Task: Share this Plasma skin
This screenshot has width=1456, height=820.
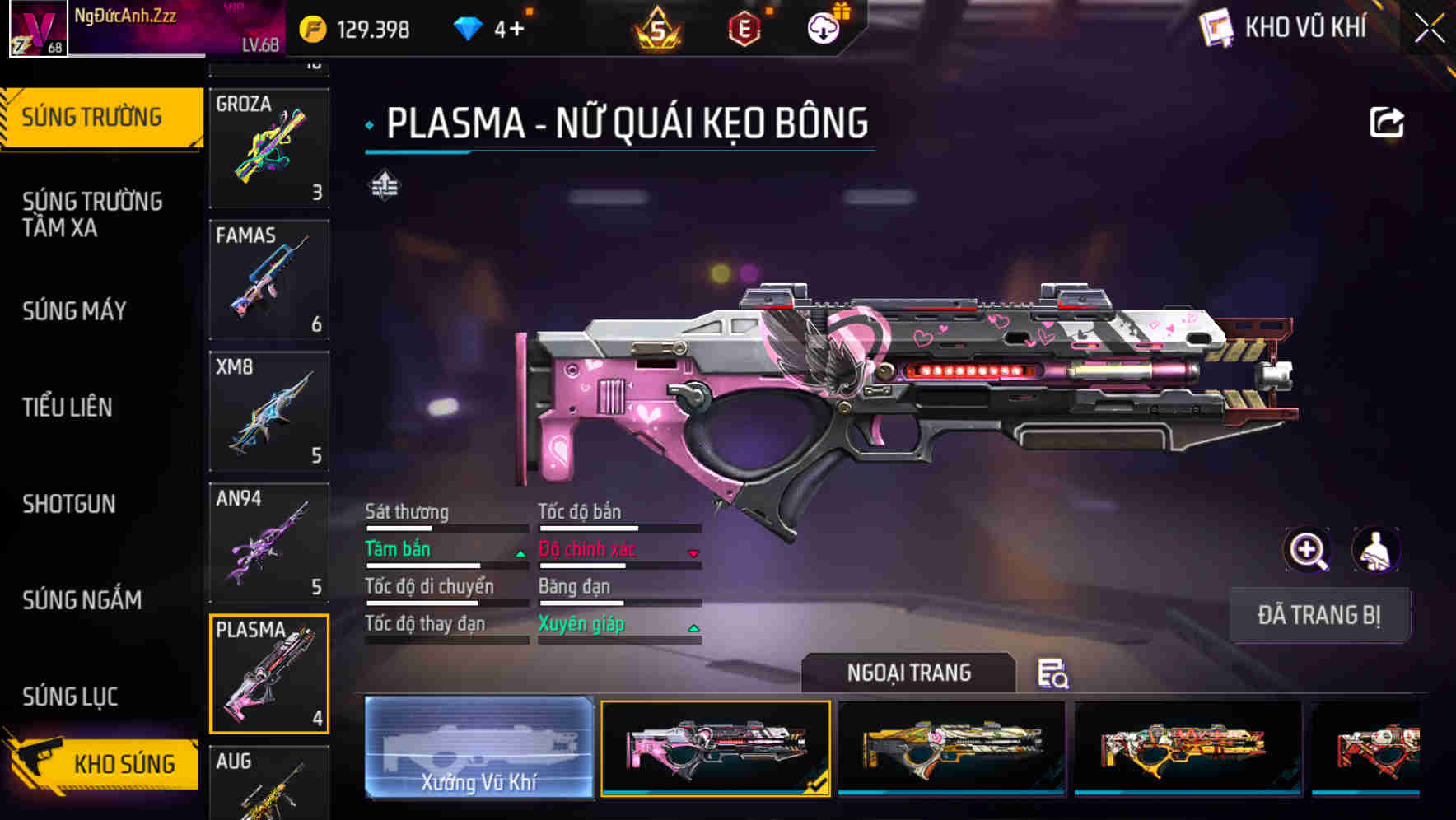Action: [1386, 123]
